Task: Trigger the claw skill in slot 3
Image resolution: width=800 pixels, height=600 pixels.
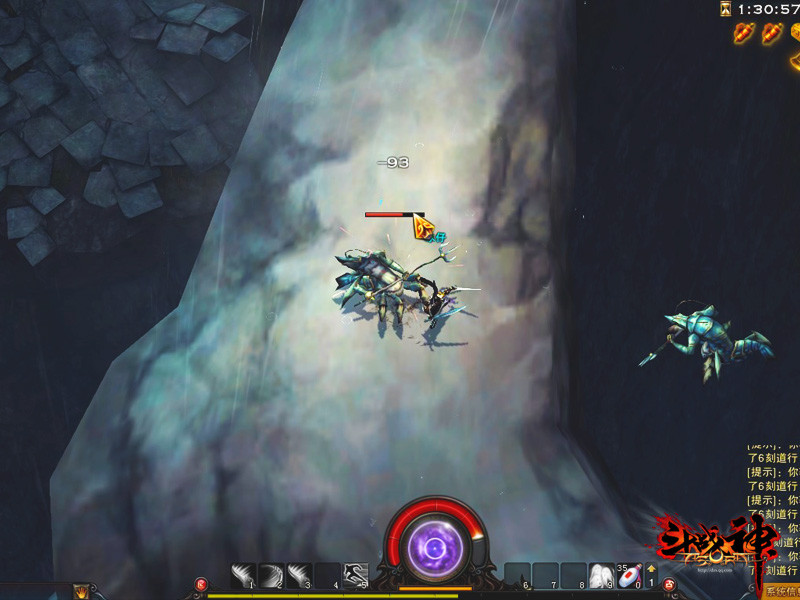Action: [x=300, y=576]
